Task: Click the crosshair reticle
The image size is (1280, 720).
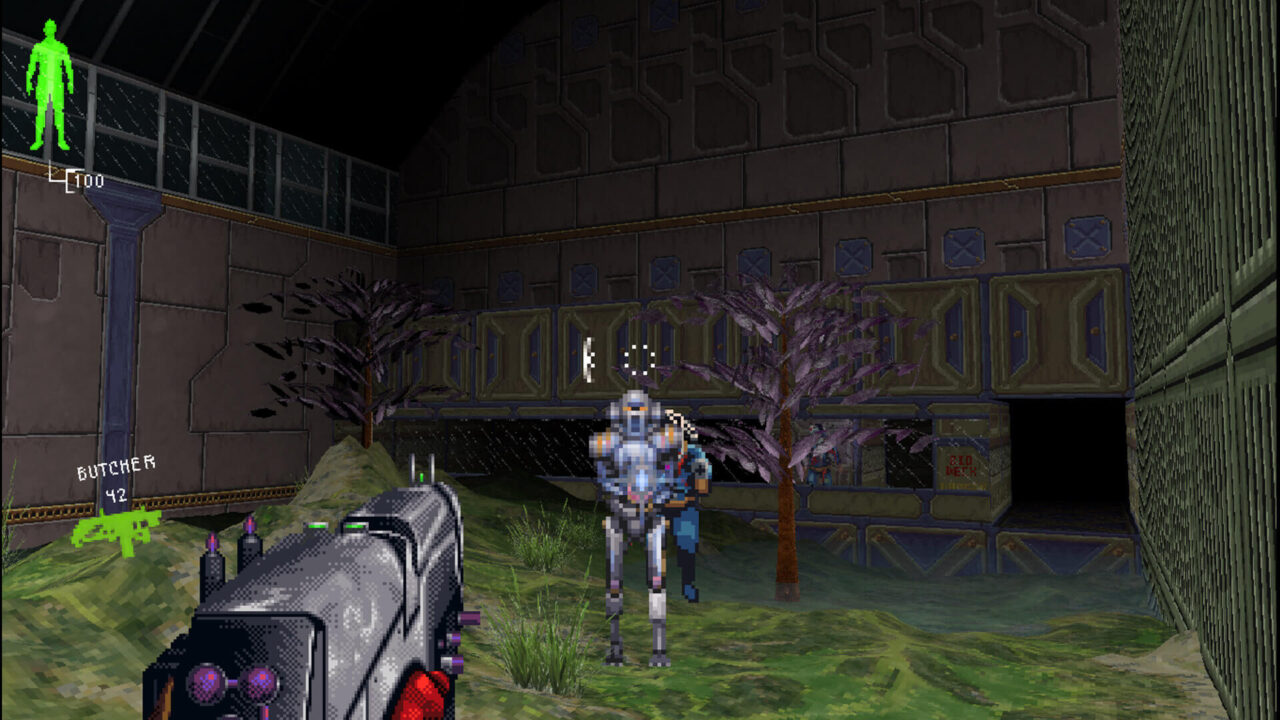Action: click(x=640, y=360)
